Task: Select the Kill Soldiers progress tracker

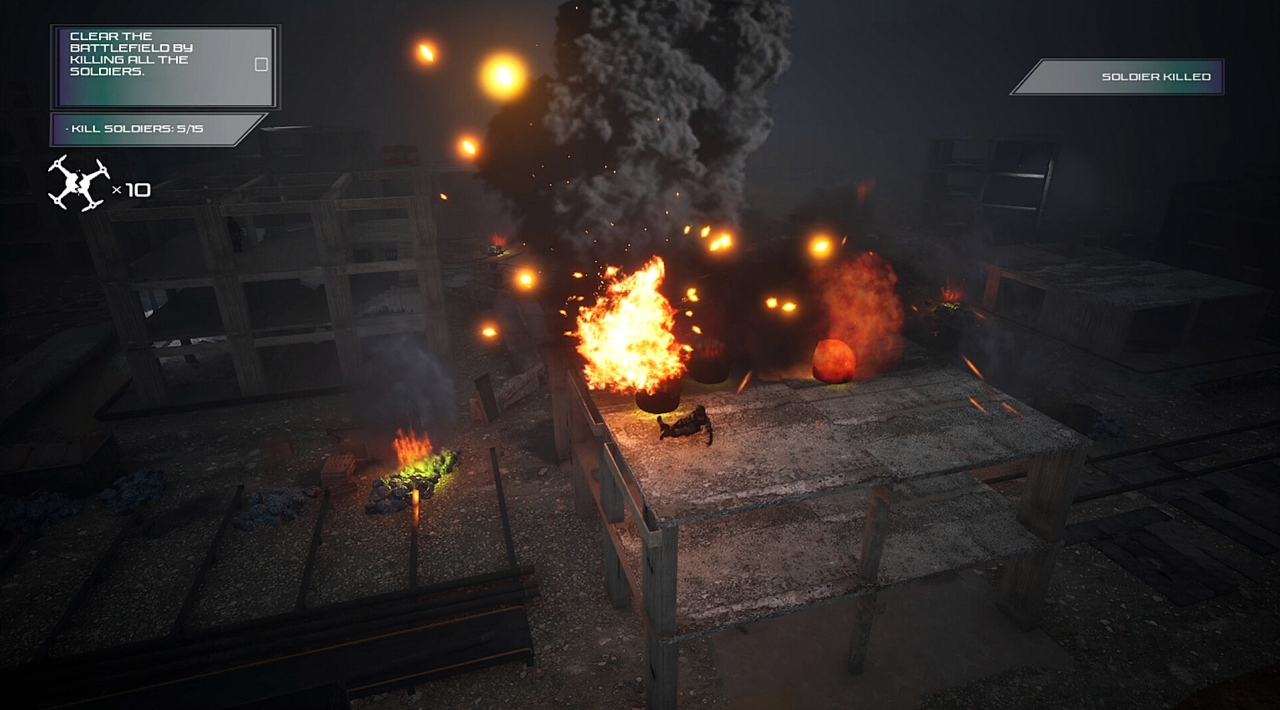Action: tap(155, 130)
